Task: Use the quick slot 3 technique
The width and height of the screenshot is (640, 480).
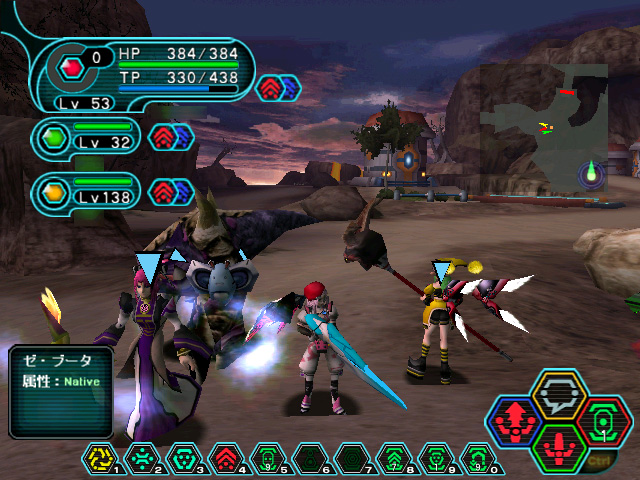Action: 184,459
